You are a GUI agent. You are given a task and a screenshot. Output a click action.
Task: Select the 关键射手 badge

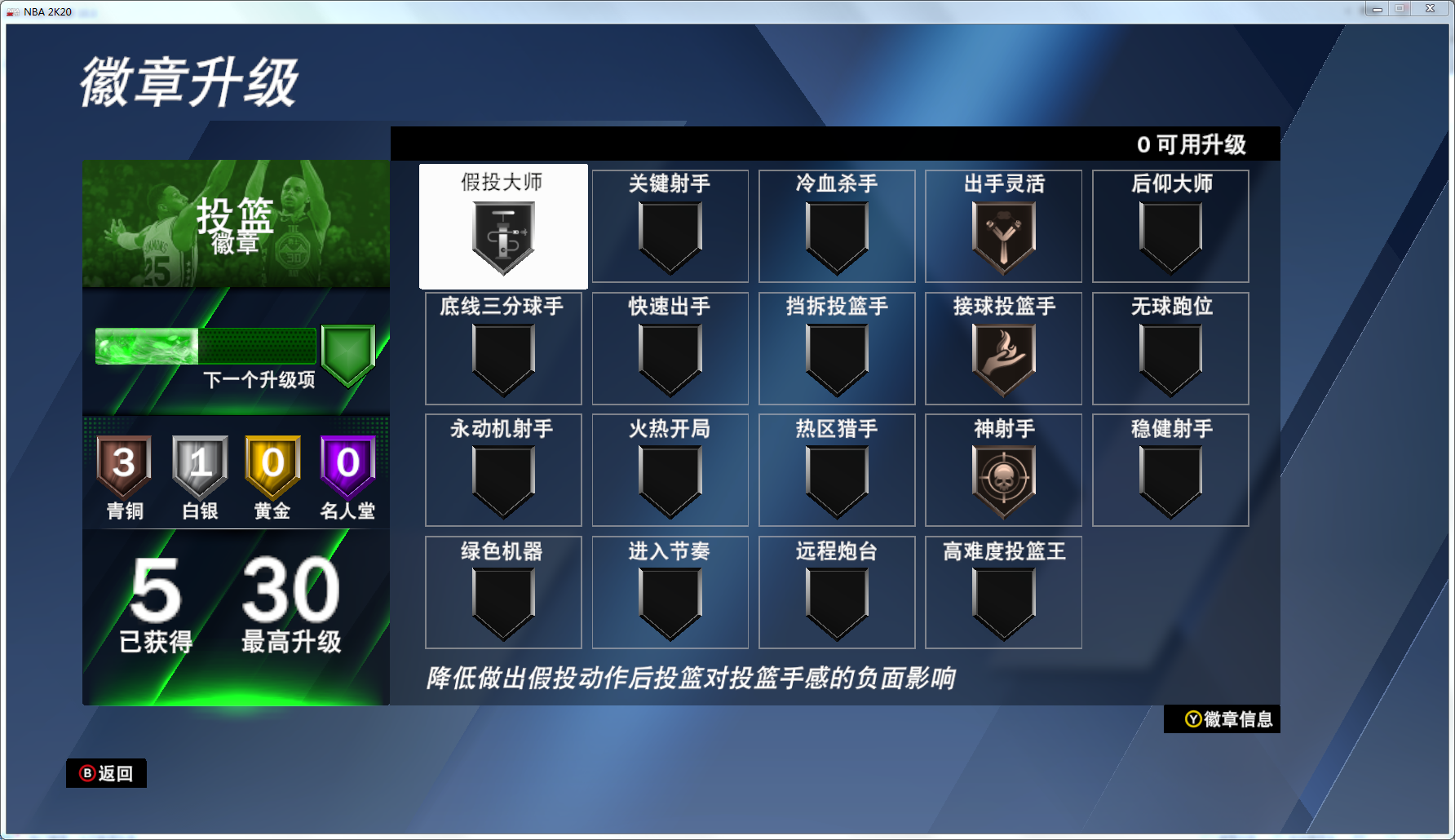point(670,226)
